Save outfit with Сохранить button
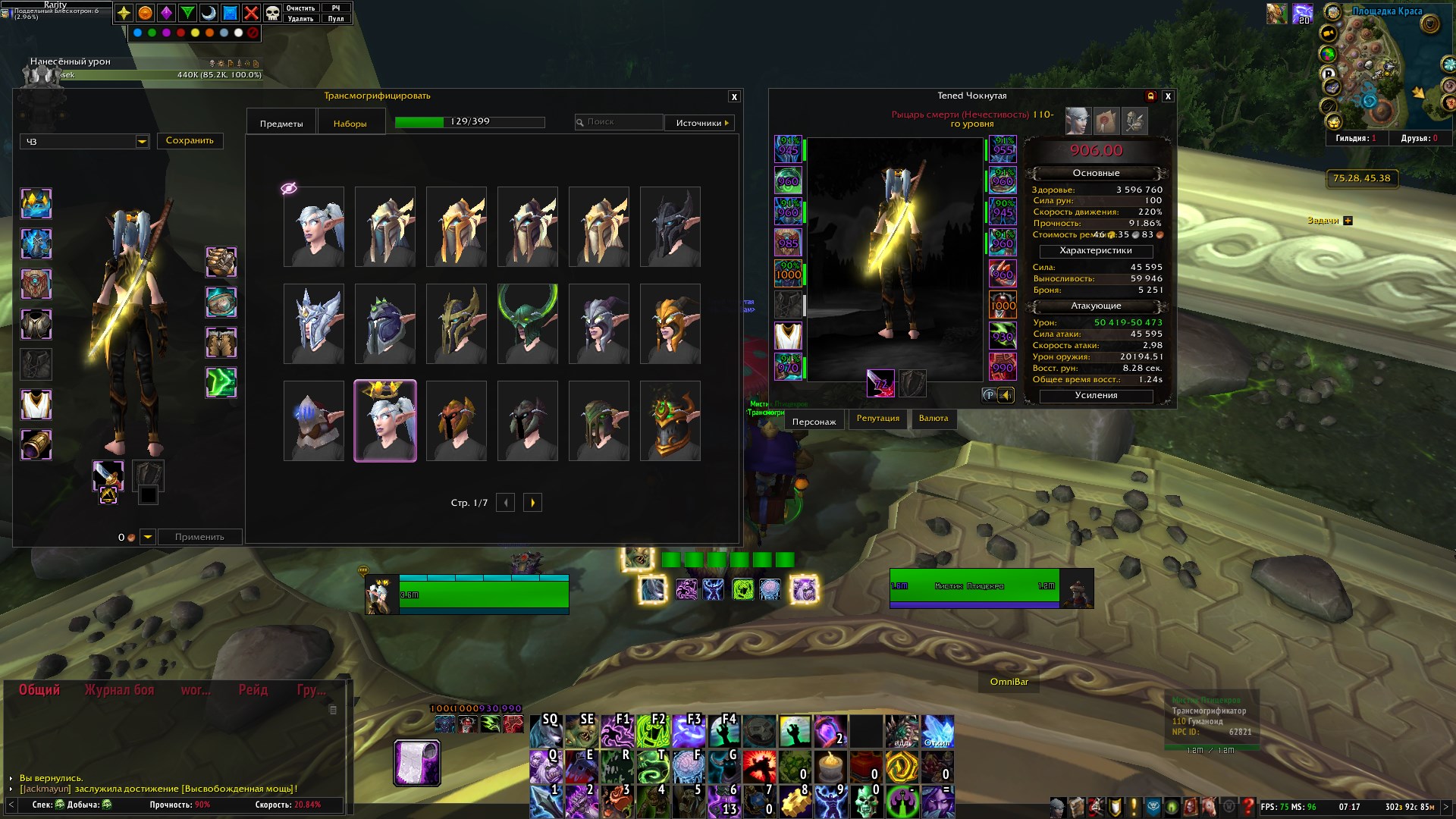 click(x=190, y=141)
